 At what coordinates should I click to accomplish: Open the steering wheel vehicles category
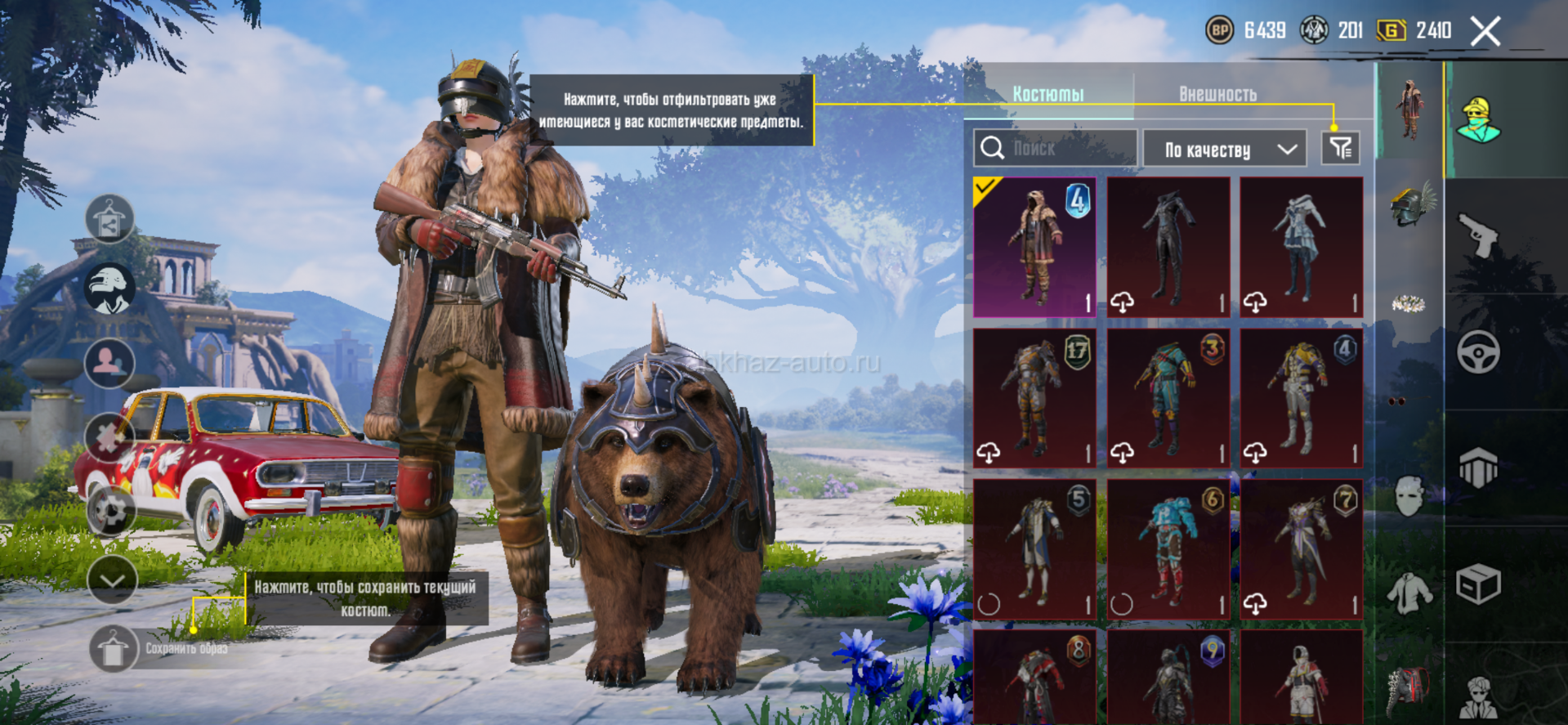[1478, 352]
